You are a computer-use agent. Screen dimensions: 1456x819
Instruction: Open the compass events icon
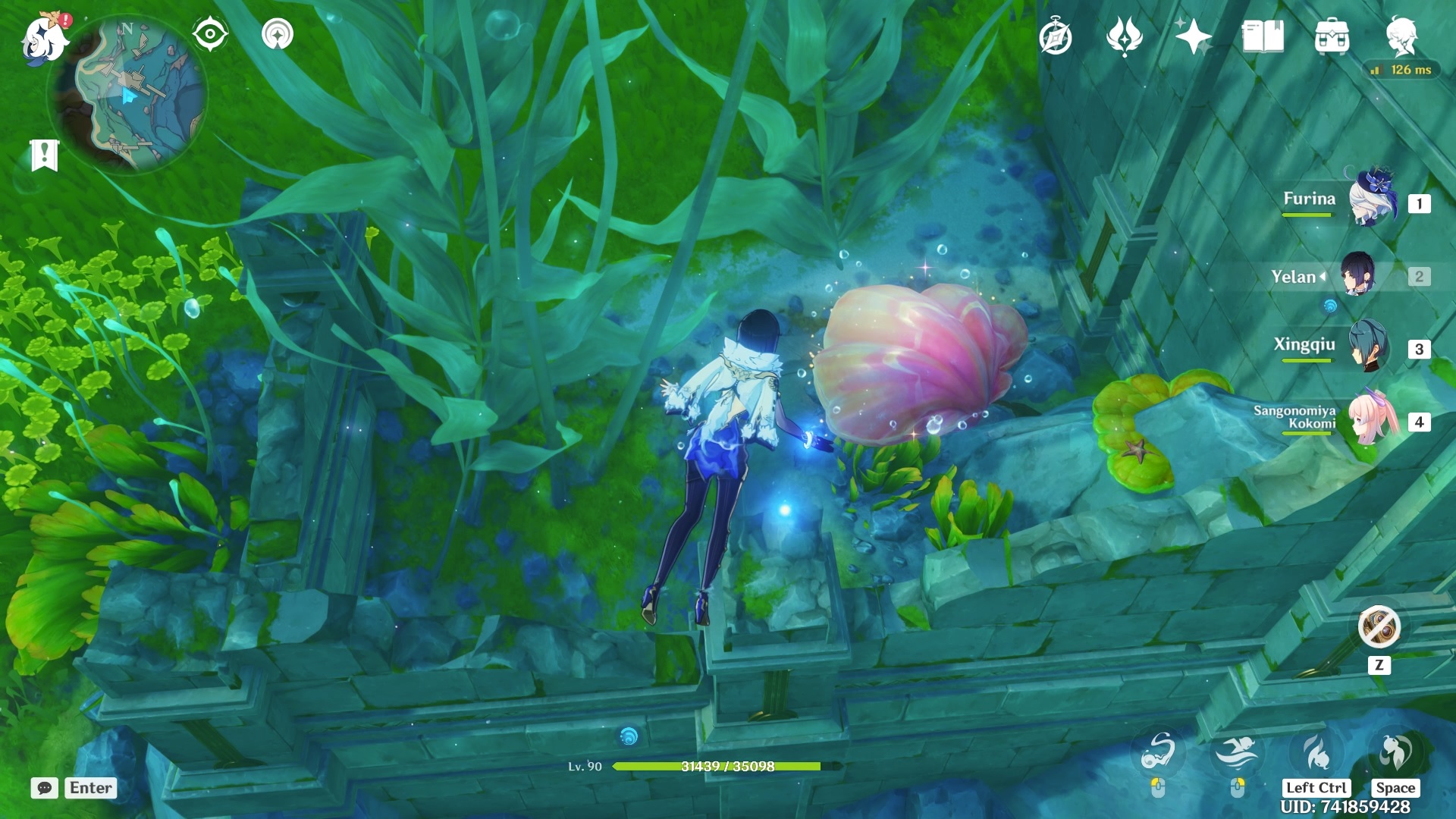coord(1056,37)
